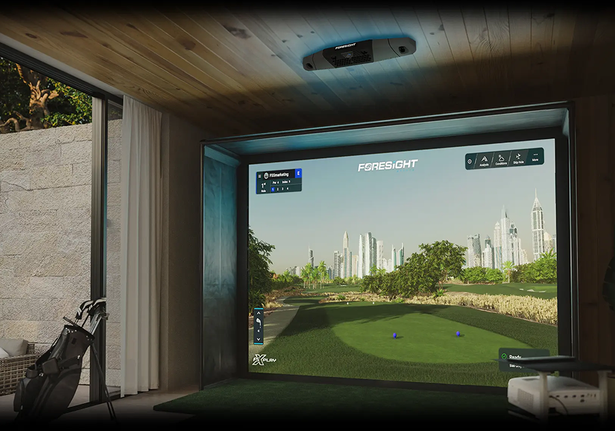Click the down arrow on club selector
The width and height of the screenshot is (615, 431).
pyautogui.click(x=258, y=339)
